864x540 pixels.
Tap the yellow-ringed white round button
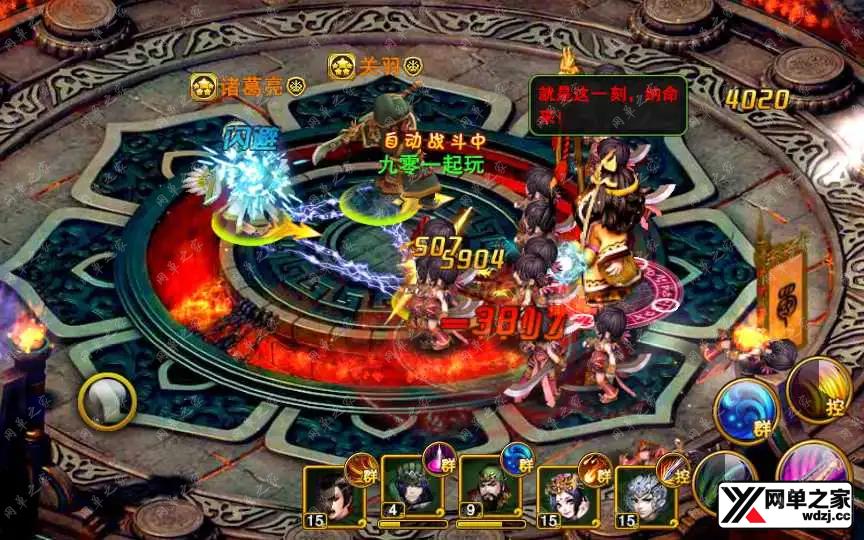[107, 402]
